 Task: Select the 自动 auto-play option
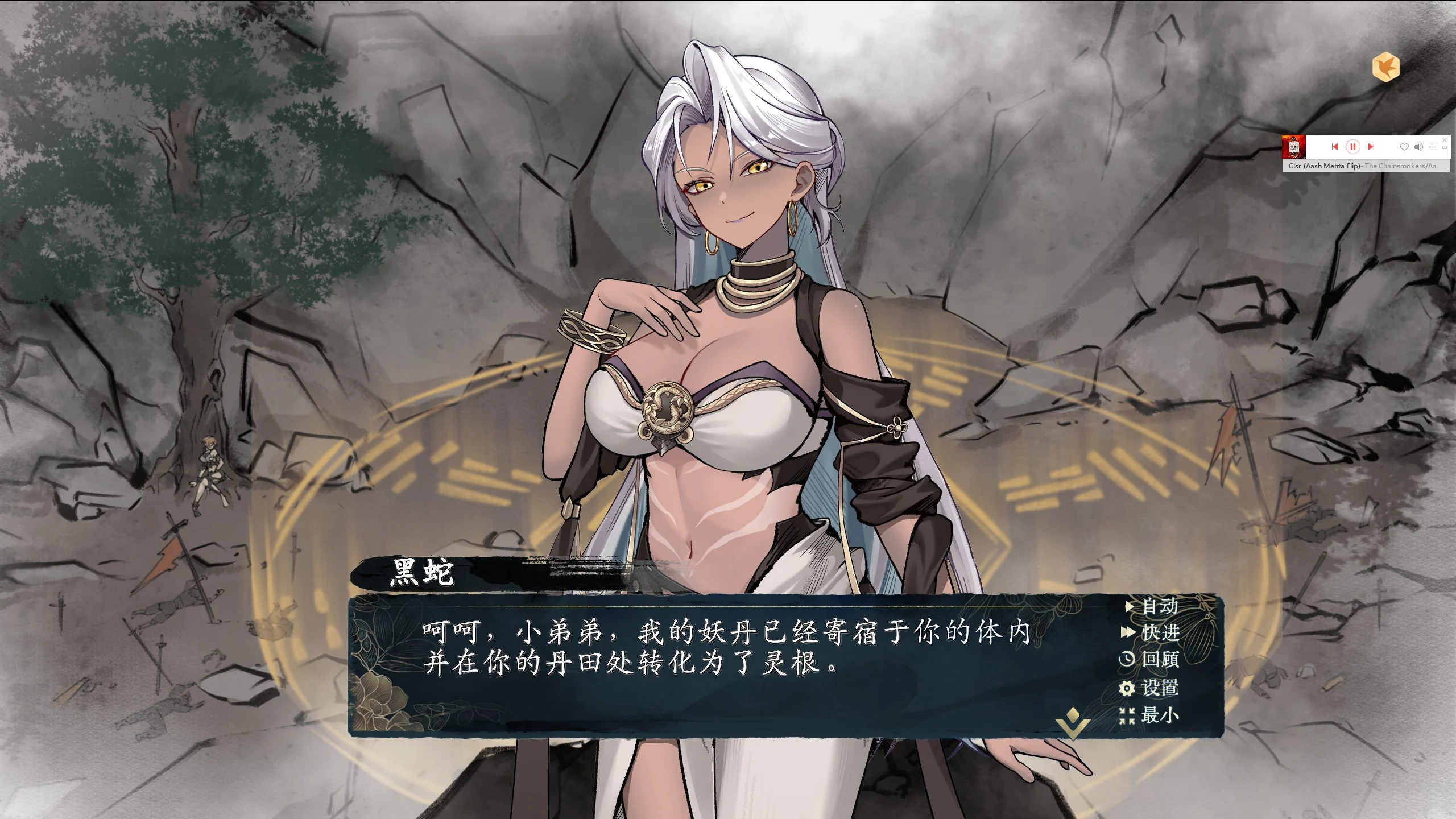tap(1160, 605)
